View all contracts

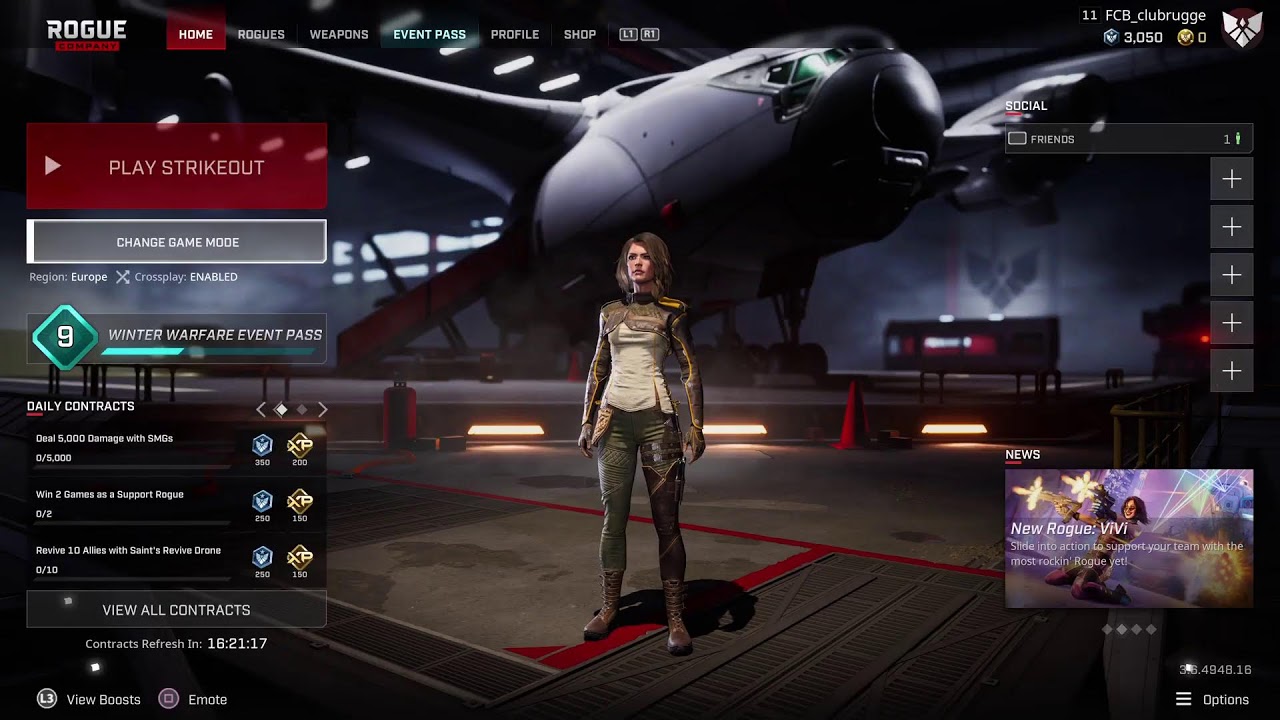tap(176, 610)
